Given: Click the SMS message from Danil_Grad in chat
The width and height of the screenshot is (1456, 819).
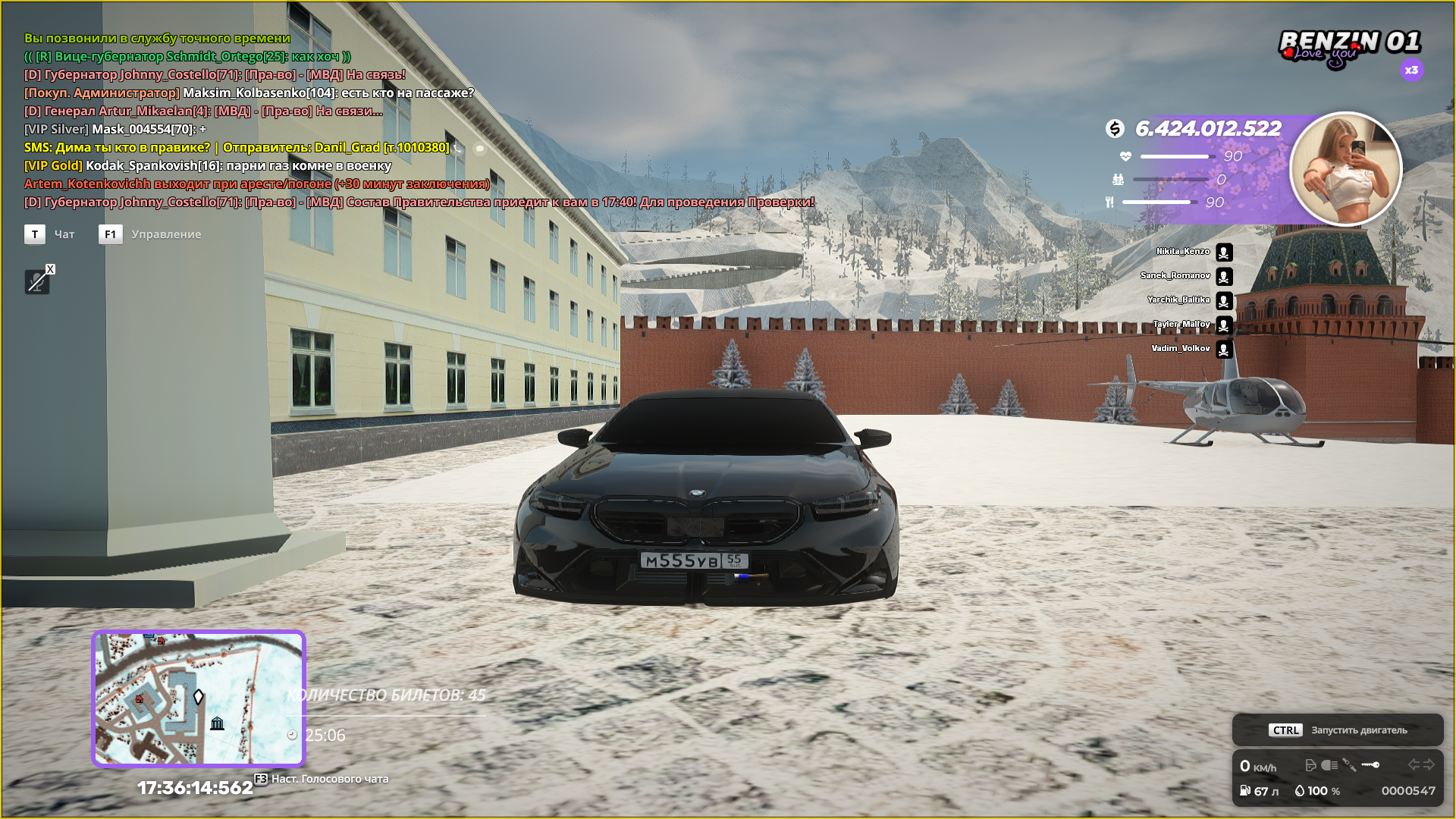Looking at the screenshot, I should click(x=237, y=147).
